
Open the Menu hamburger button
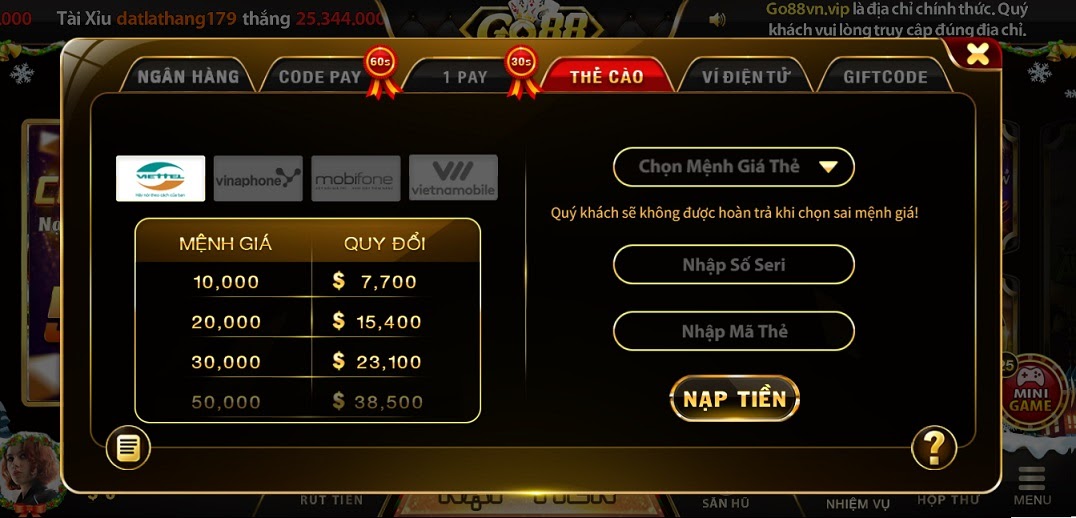pos(1032,485)
